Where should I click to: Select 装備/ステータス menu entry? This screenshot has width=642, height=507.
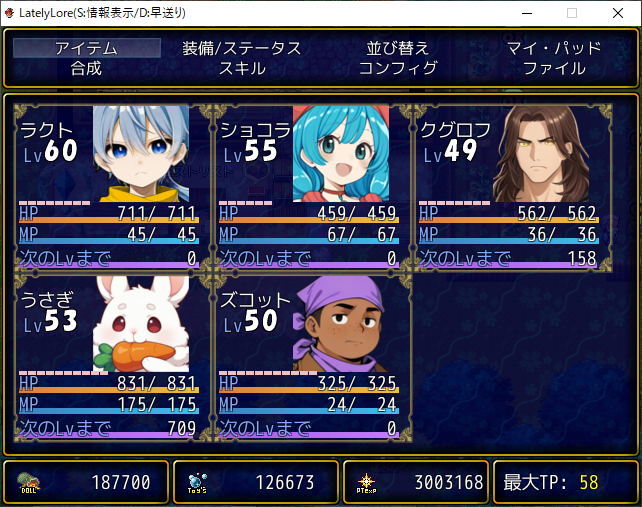tap(242, 48)
